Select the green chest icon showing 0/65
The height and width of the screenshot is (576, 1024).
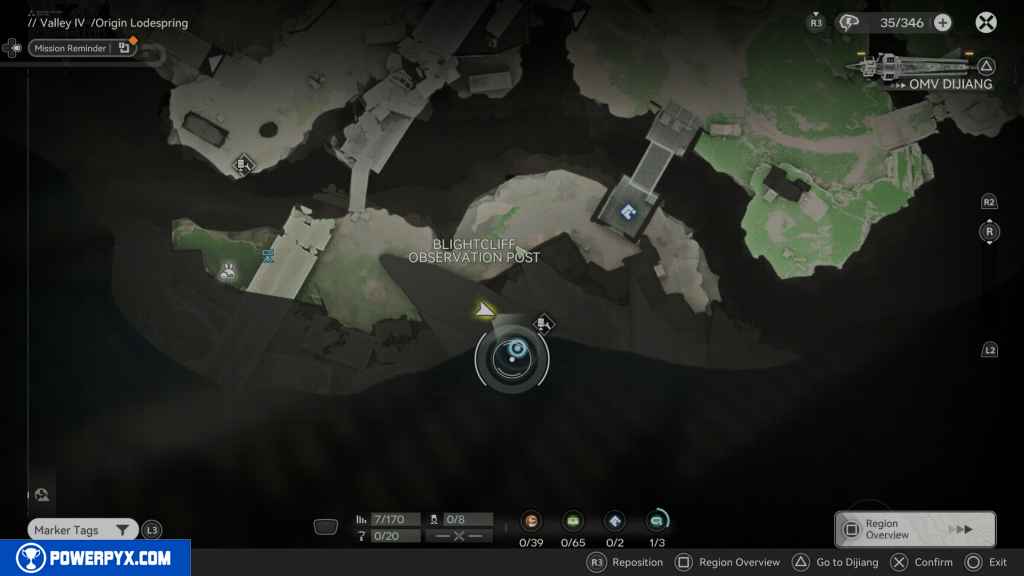(x=573, y=521)
